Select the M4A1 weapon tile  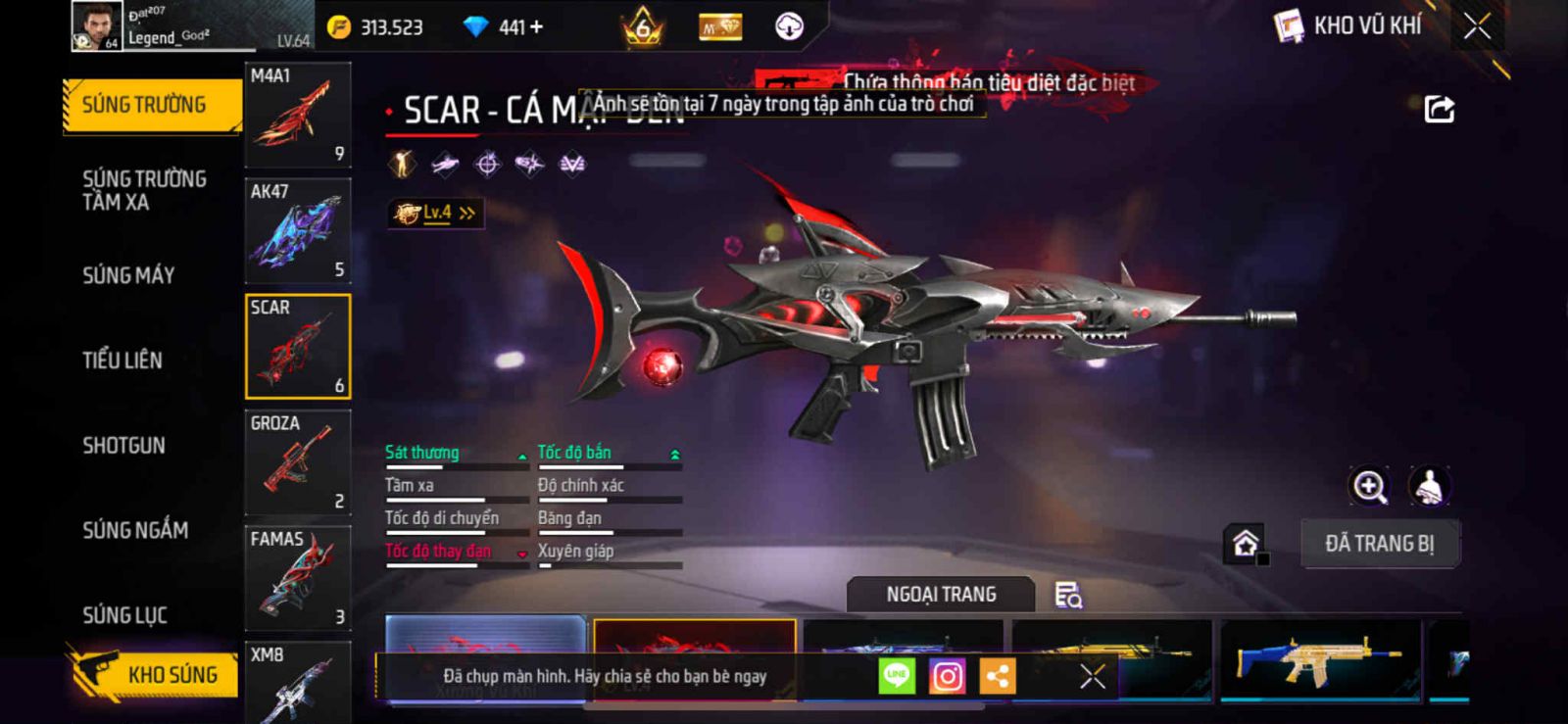click(298, 115)
